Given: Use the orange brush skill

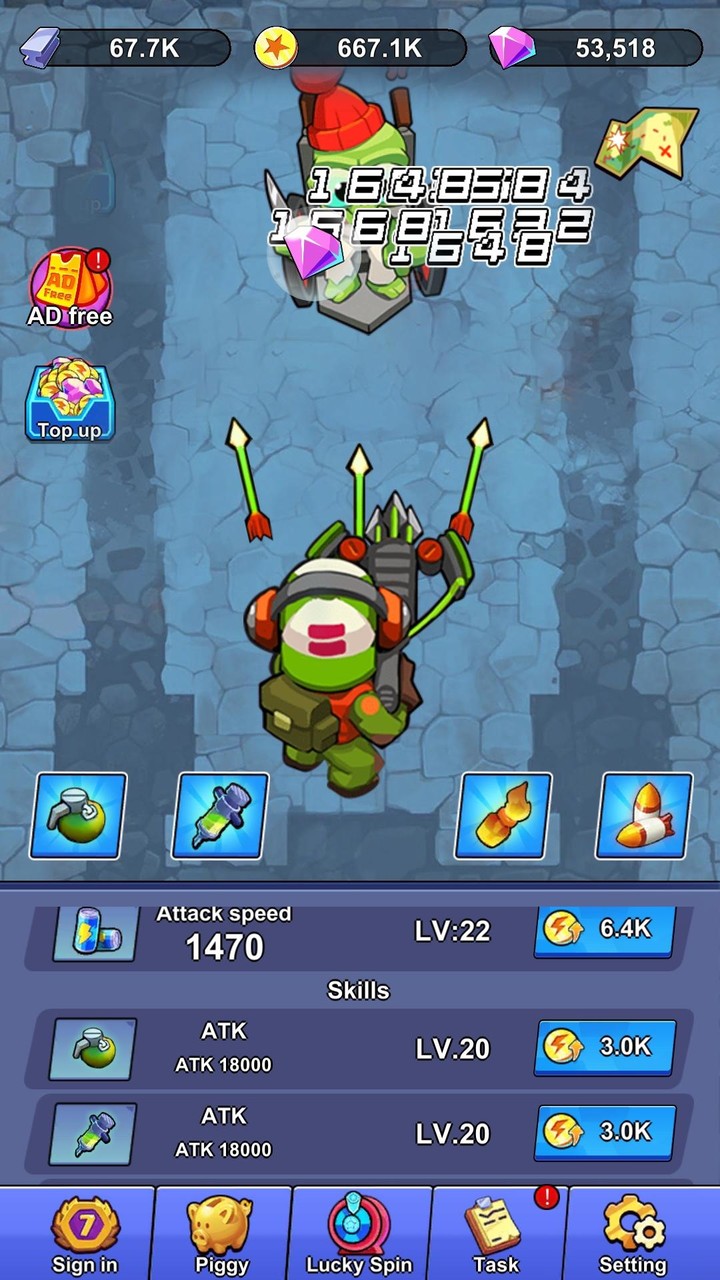Looking at the screenshot, I should [x=503, y=816].
